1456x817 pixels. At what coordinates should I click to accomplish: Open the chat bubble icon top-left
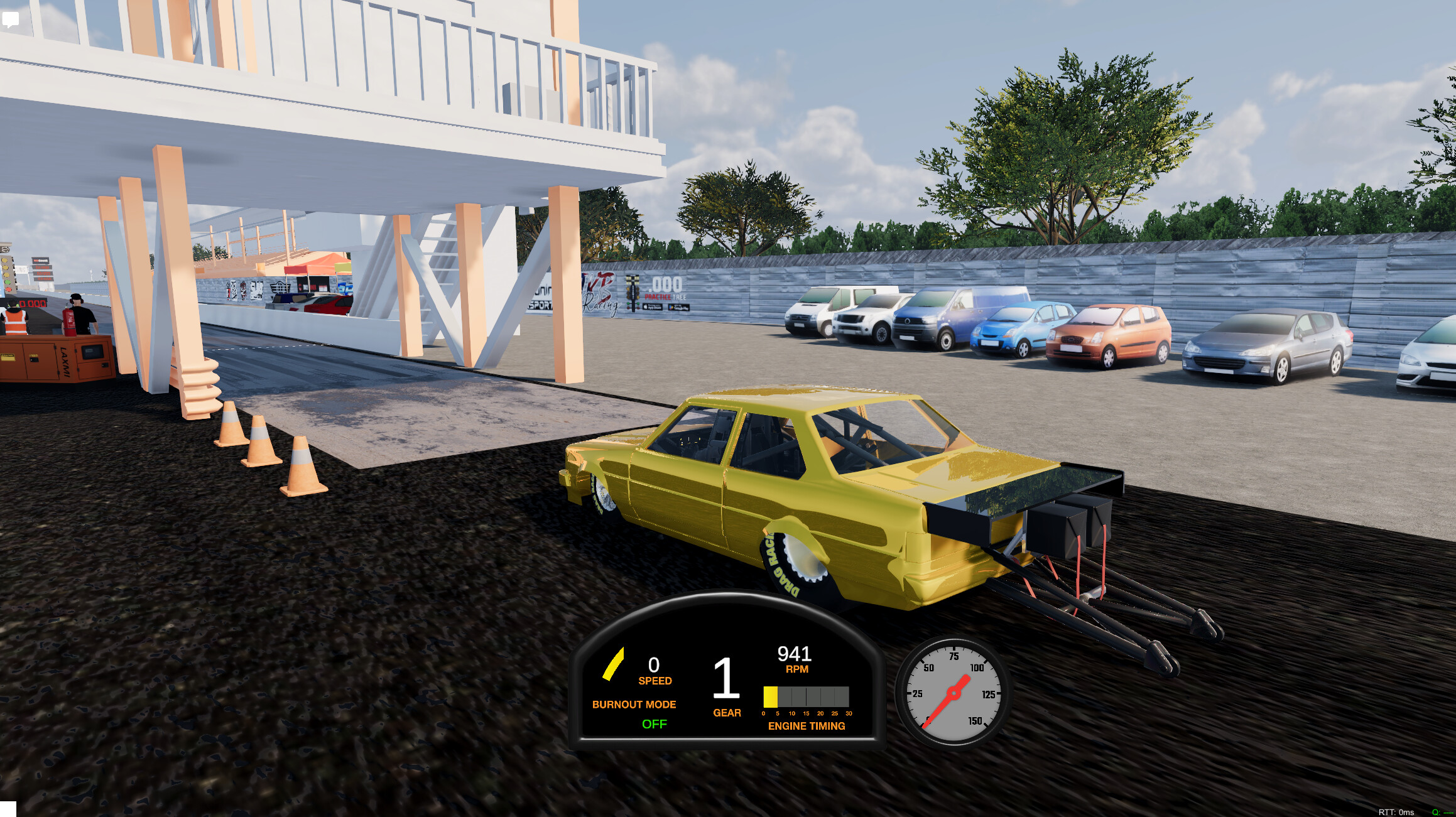click(11, 19)
